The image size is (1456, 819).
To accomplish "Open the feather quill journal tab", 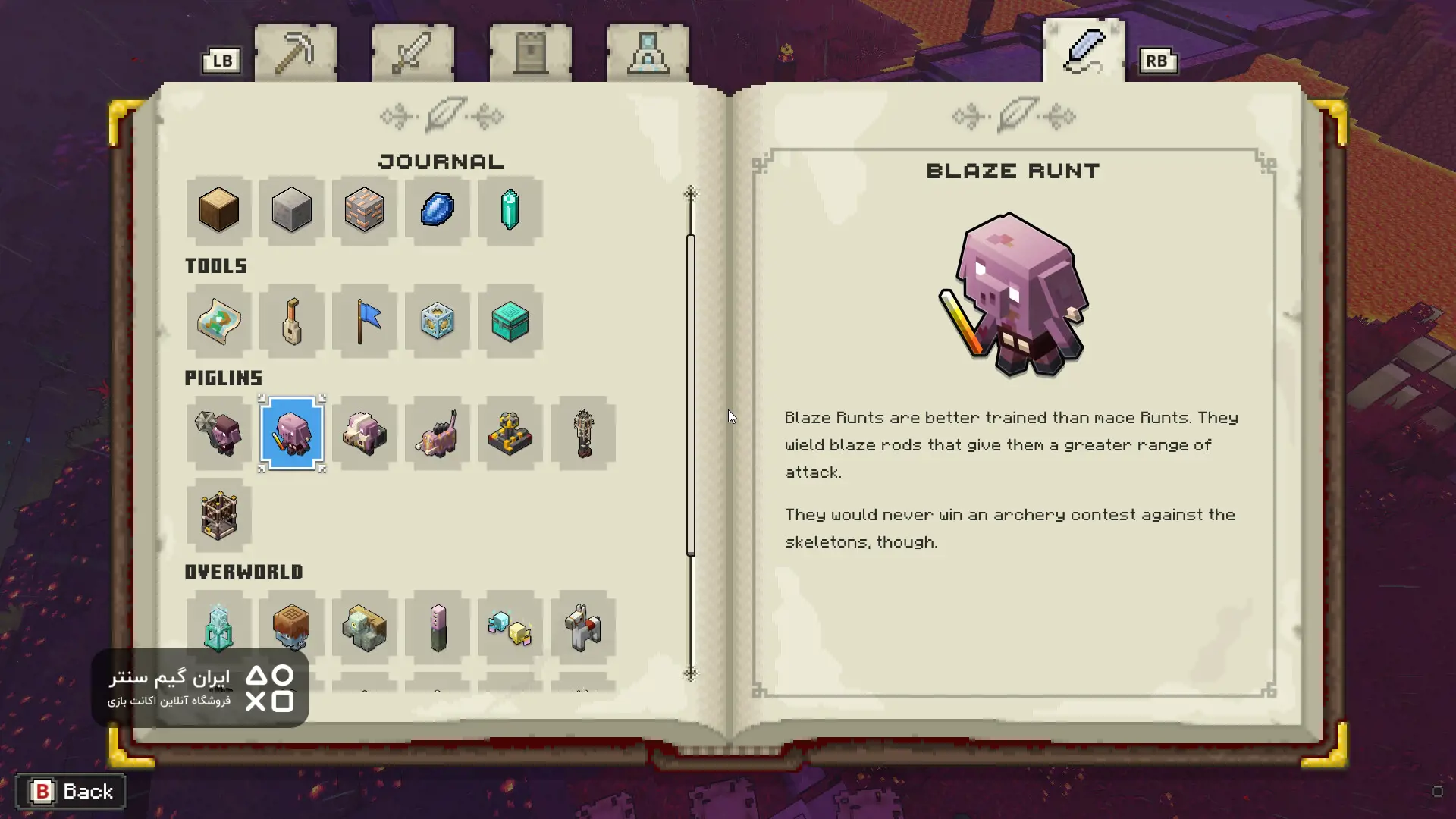I will click(x=1084, y=51).
